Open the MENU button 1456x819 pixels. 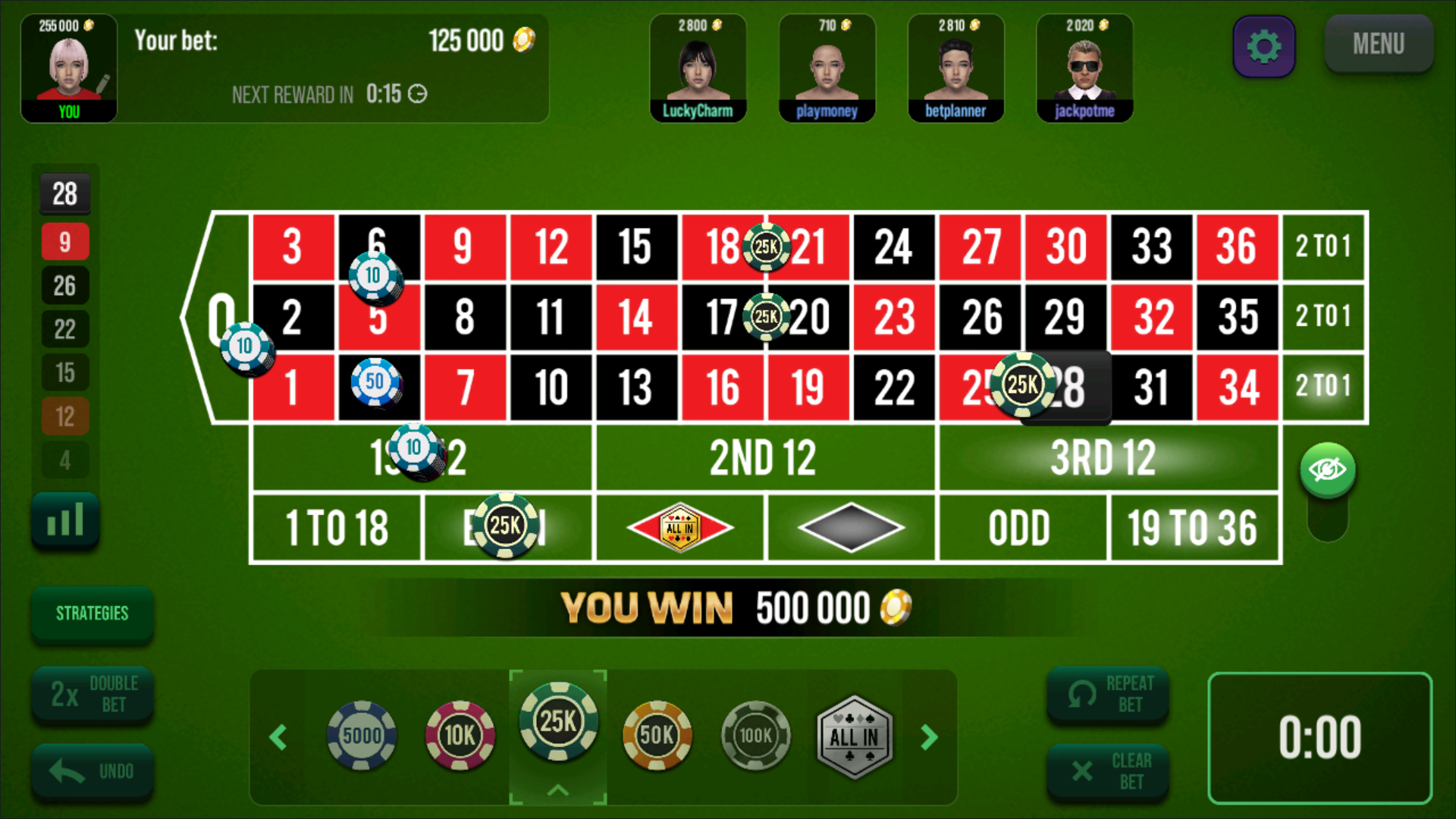tap(1378, 44)
